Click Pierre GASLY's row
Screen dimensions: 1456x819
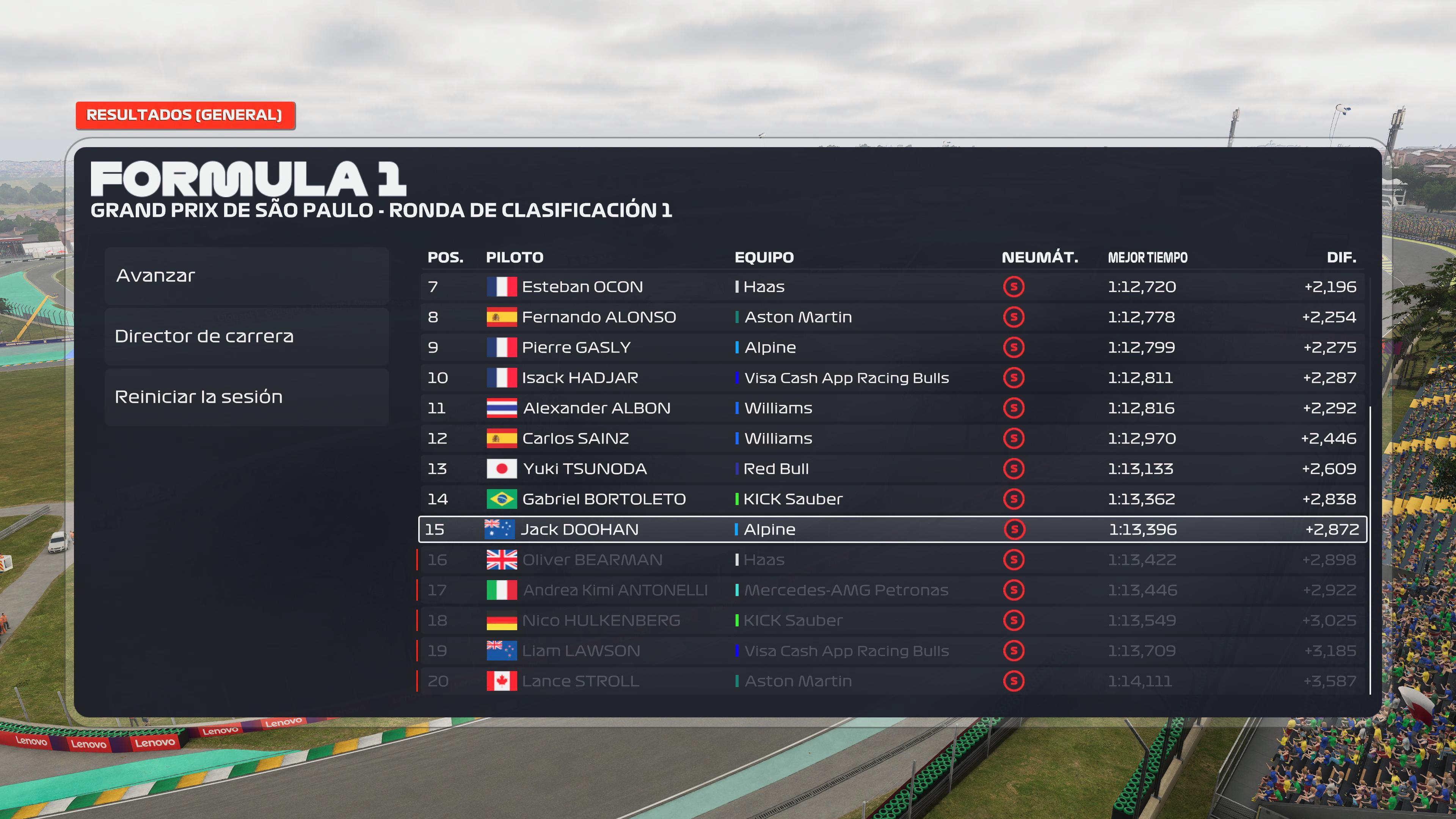(892, 348)
